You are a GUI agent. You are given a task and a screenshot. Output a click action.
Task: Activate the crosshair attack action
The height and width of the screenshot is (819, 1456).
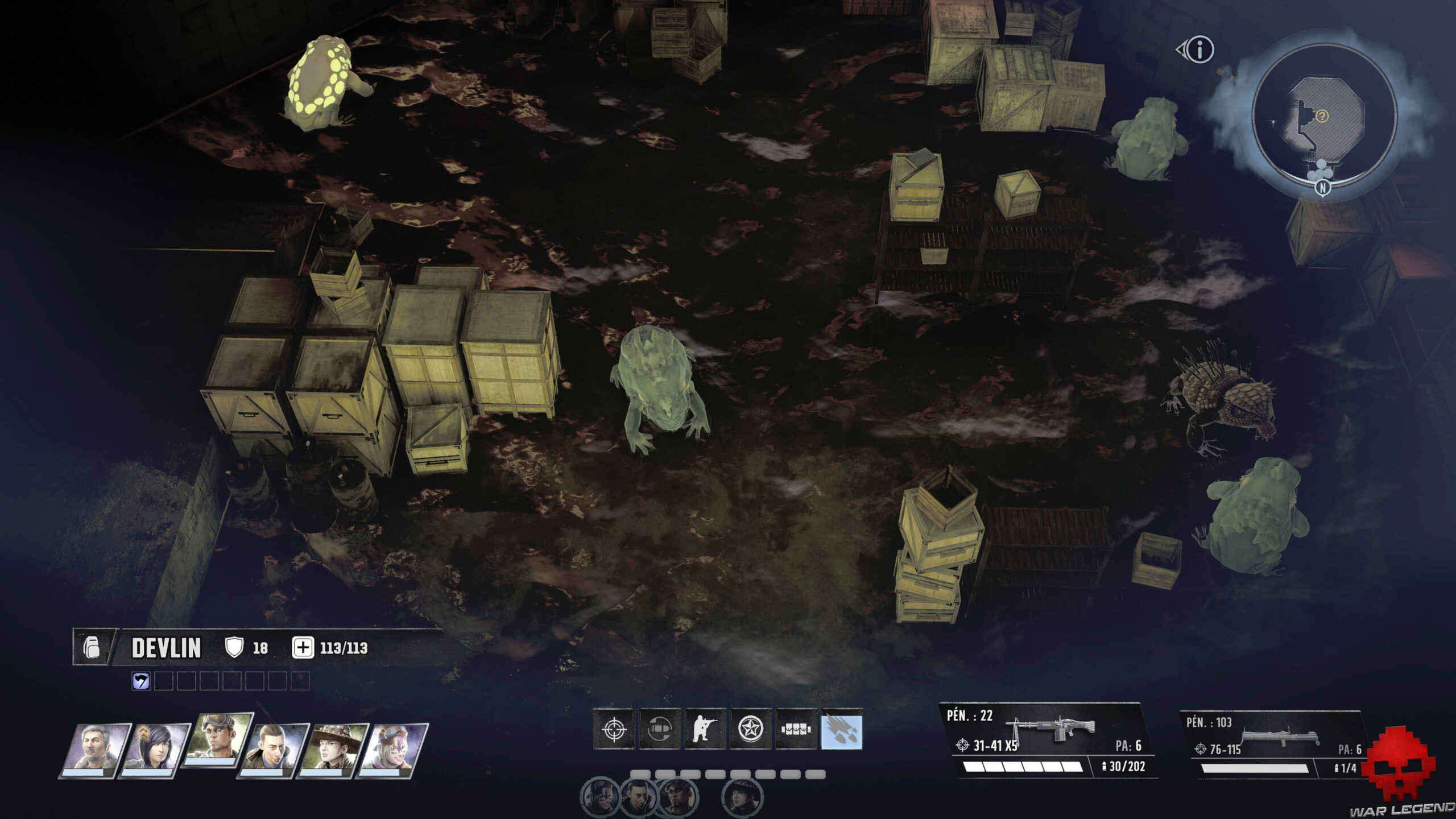614,729
